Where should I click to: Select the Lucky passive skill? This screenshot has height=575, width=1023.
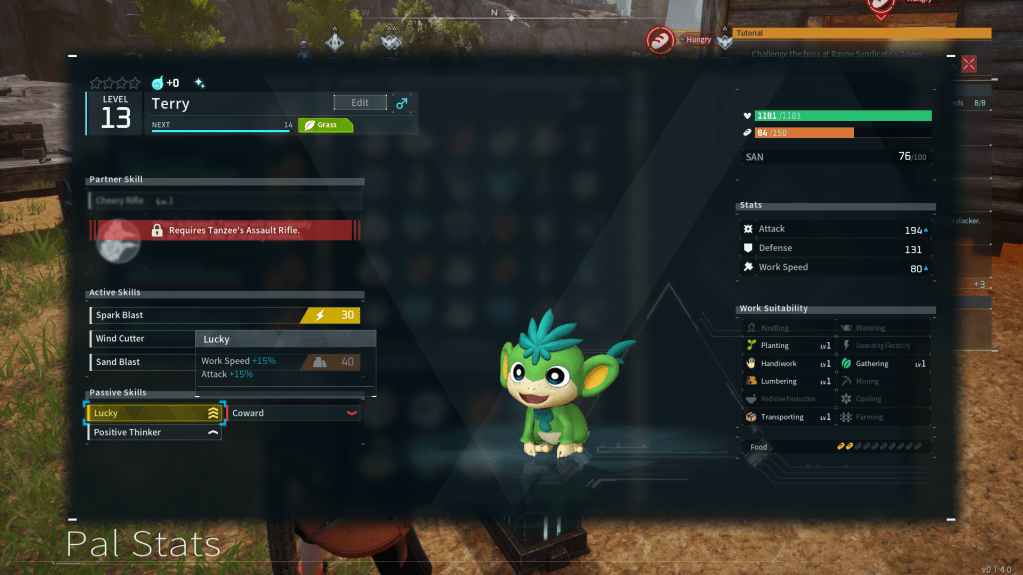click(155, 413)
